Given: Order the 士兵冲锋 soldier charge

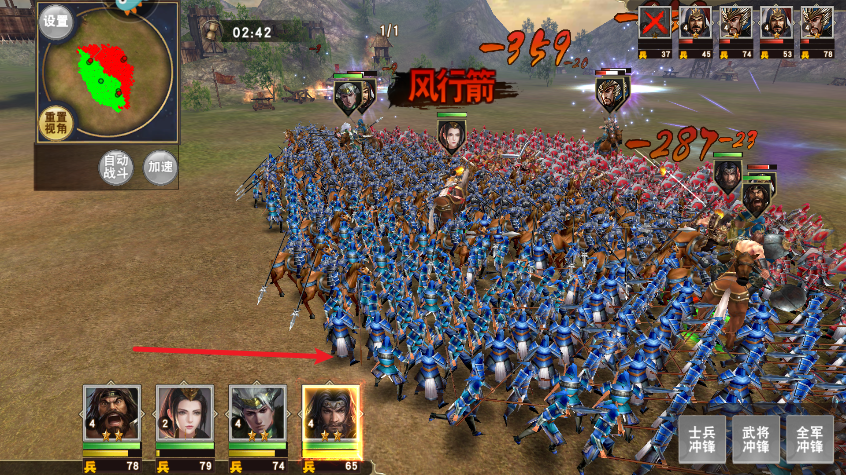Looking at the screenshot, I should click(701, 439).
